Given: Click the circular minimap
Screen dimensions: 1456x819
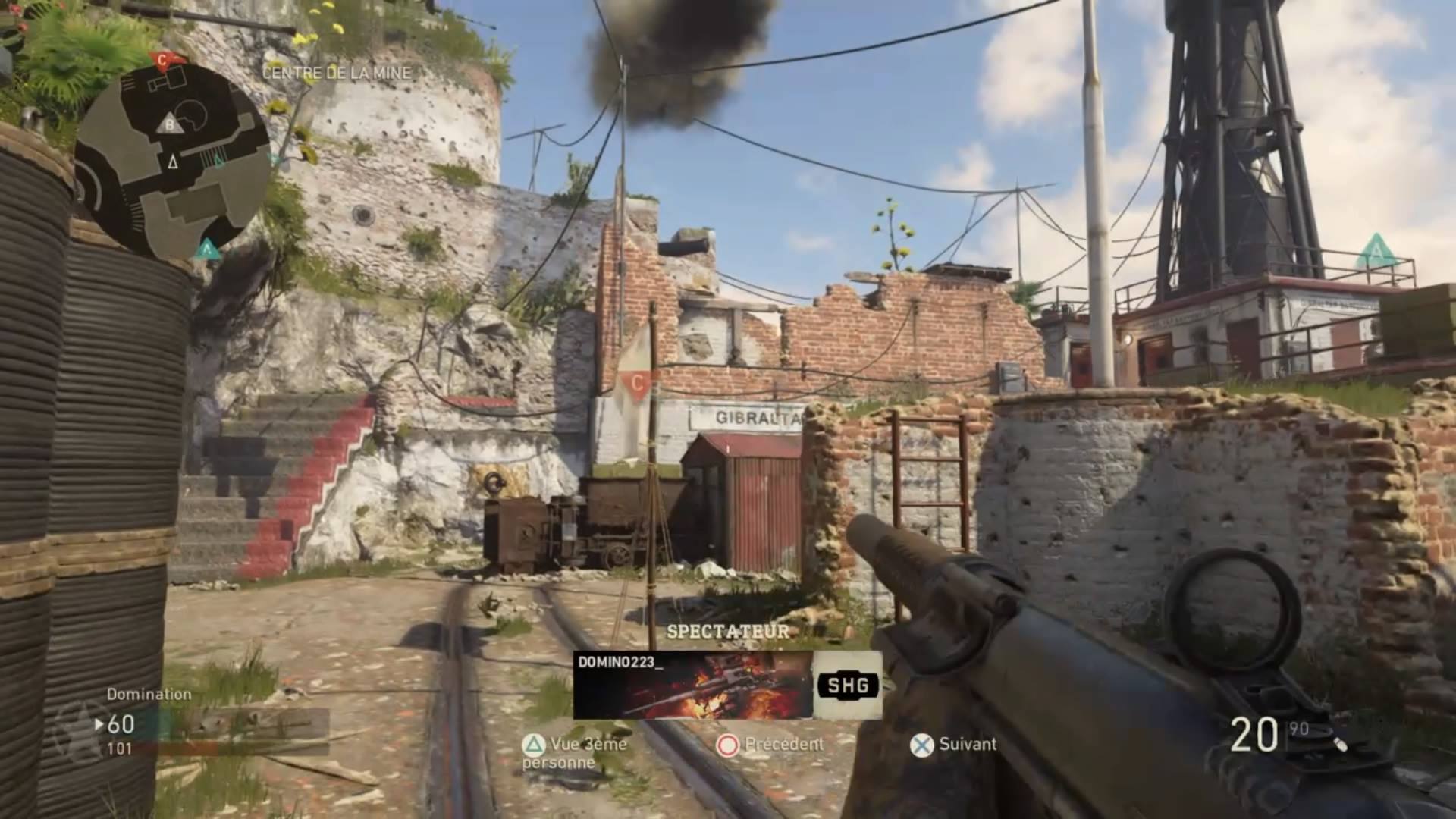Looking at the screenshot, I should point(173,161).
